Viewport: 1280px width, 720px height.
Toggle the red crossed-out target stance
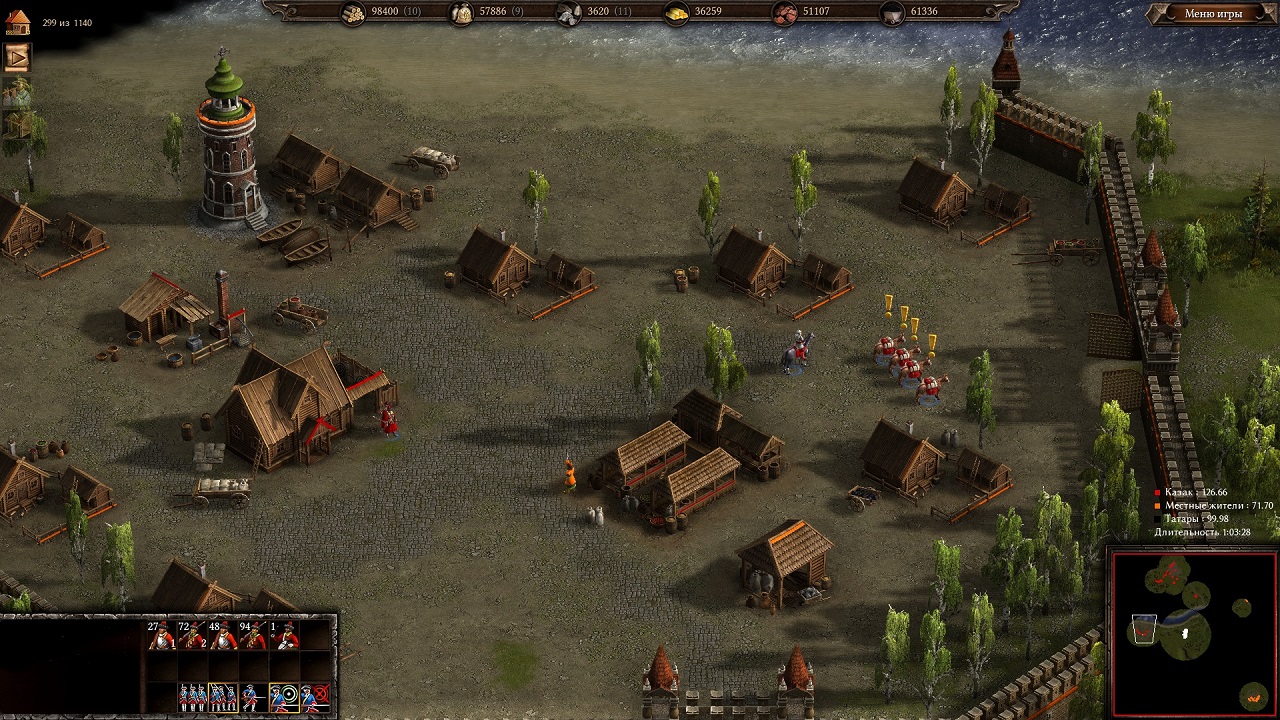(x=316, y=697)
